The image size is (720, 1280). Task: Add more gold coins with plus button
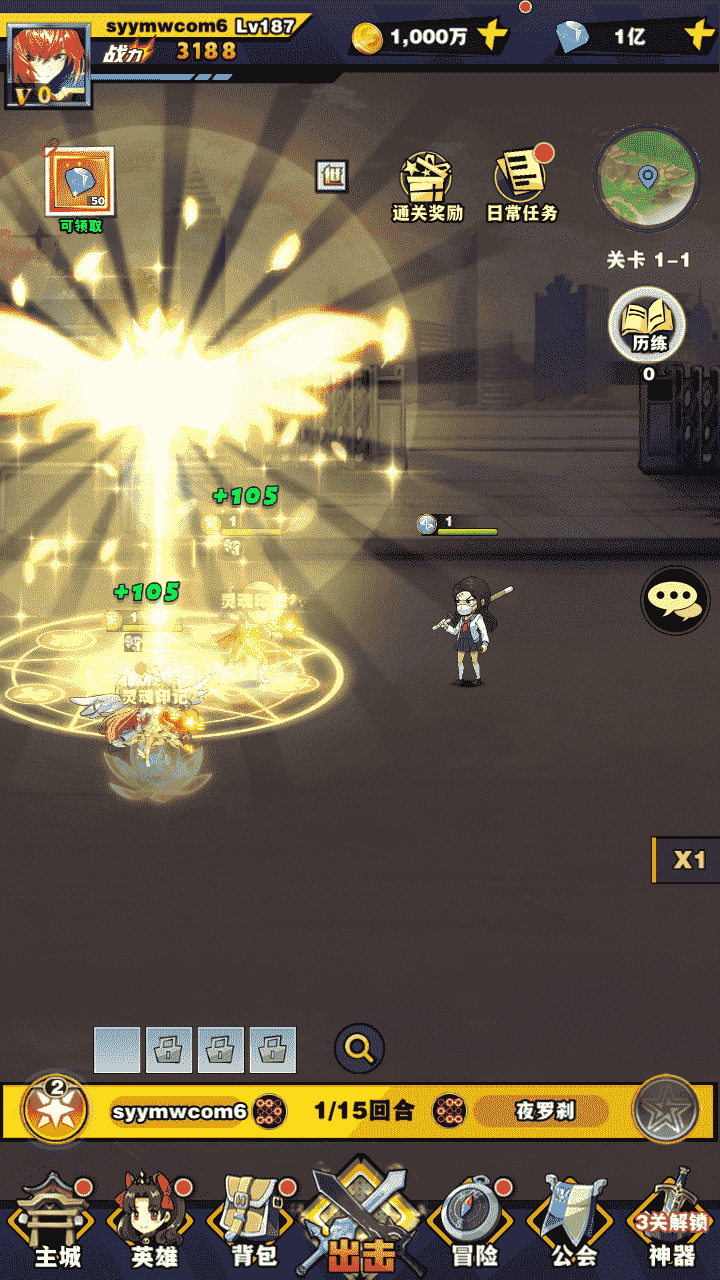(x=492, y=37)
